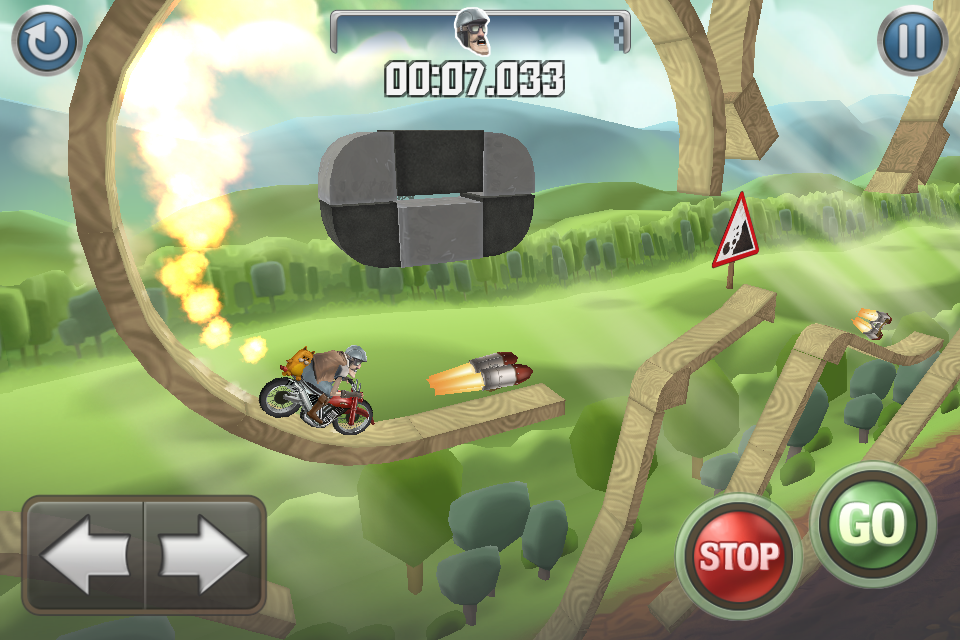Viewport: 960px width, 640px height.
Task: Tap the red STOP brake button
Action: coord(738,554)
